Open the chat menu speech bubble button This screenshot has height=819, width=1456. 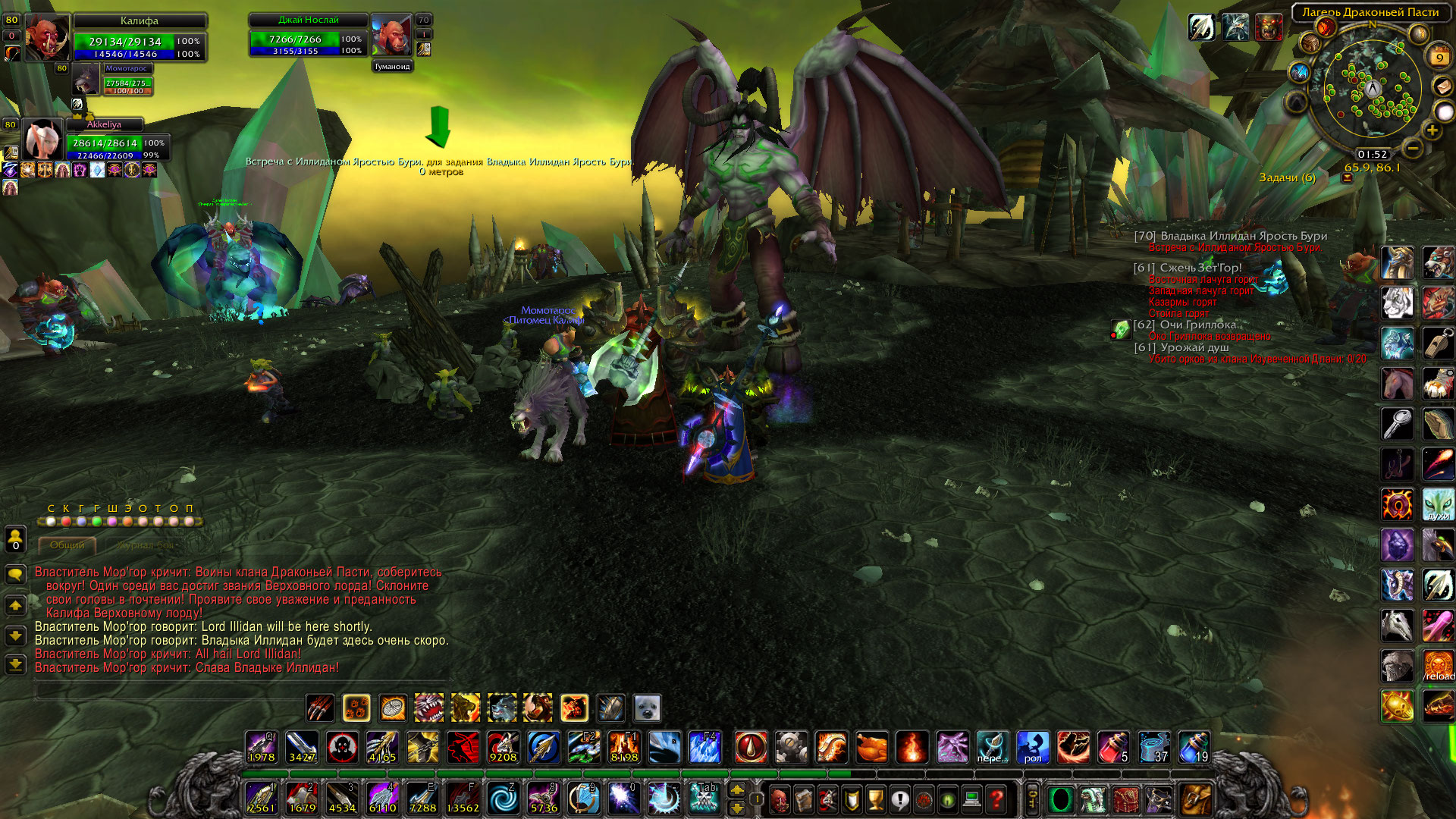click(x=15, y=574)
